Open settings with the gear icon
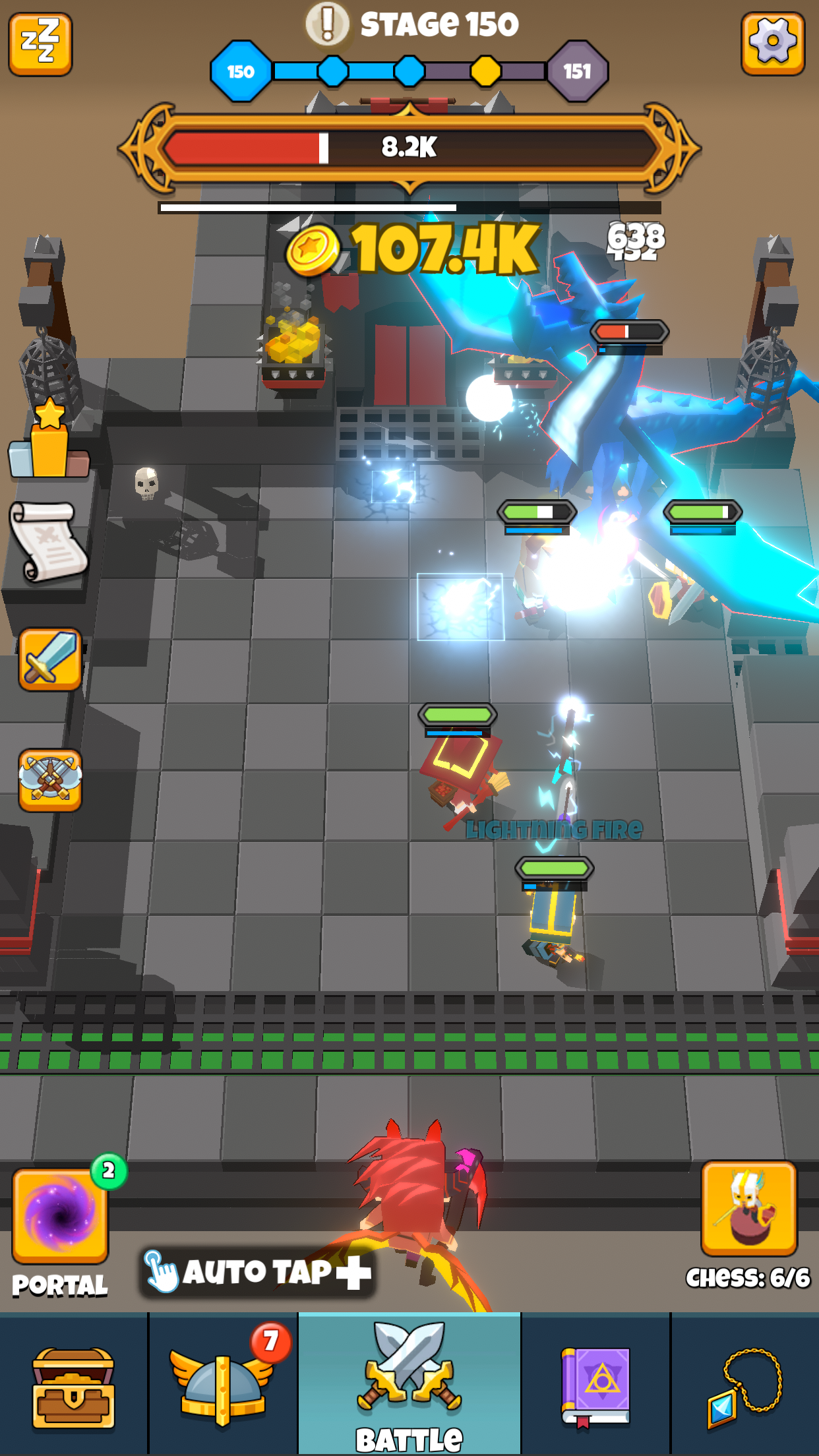Screen dimensions: 819x1456 tap(772, 44)
